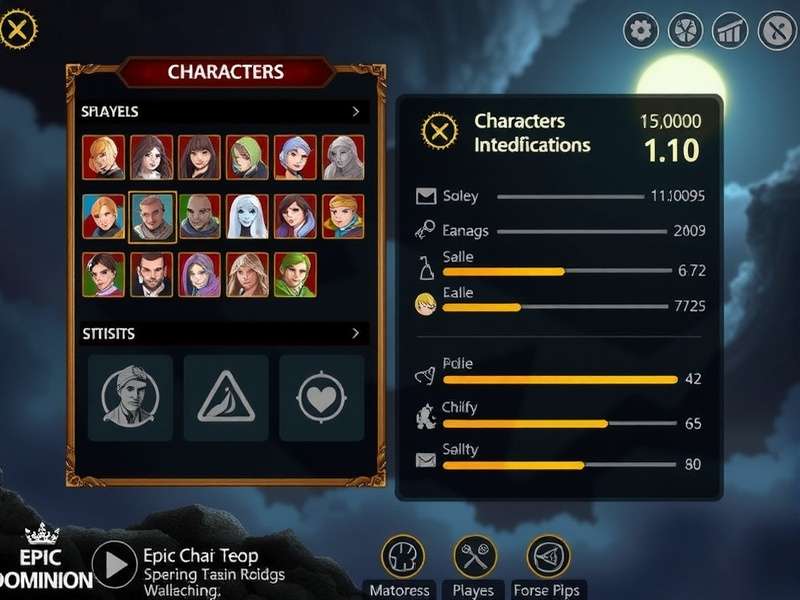Expand the STTISITS section arrow
Viewport: 800px width, 600px height.
click(x=356, y=333)
